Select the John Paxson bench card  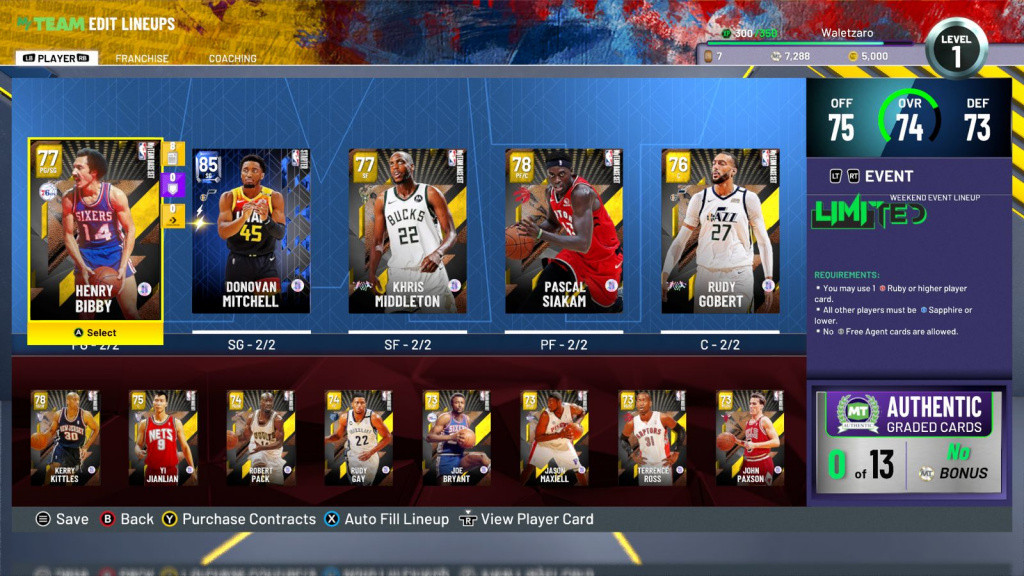click(x=750, y=437)
